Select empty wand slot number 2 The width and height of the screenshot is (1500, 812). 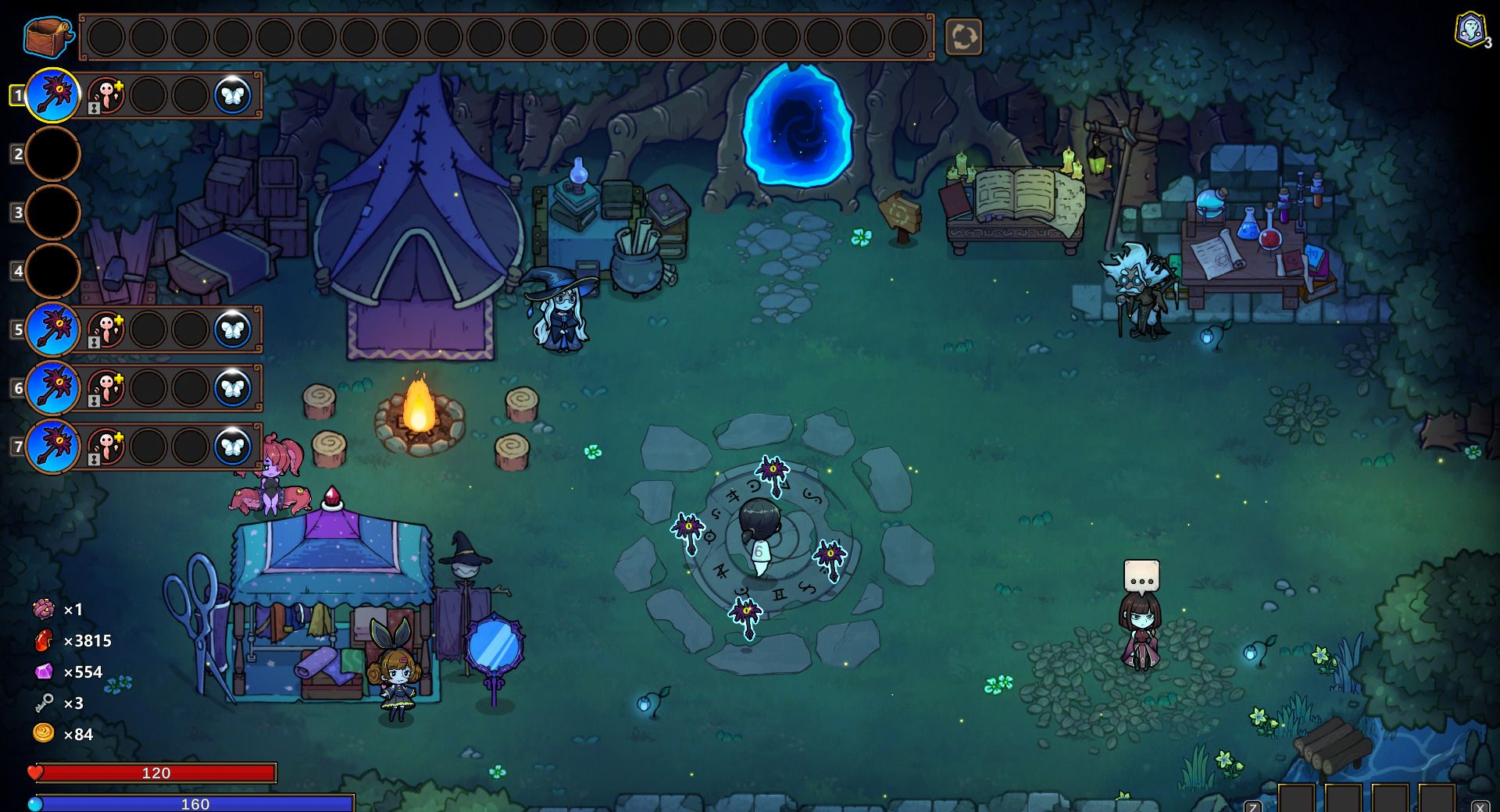coord(53,154)
